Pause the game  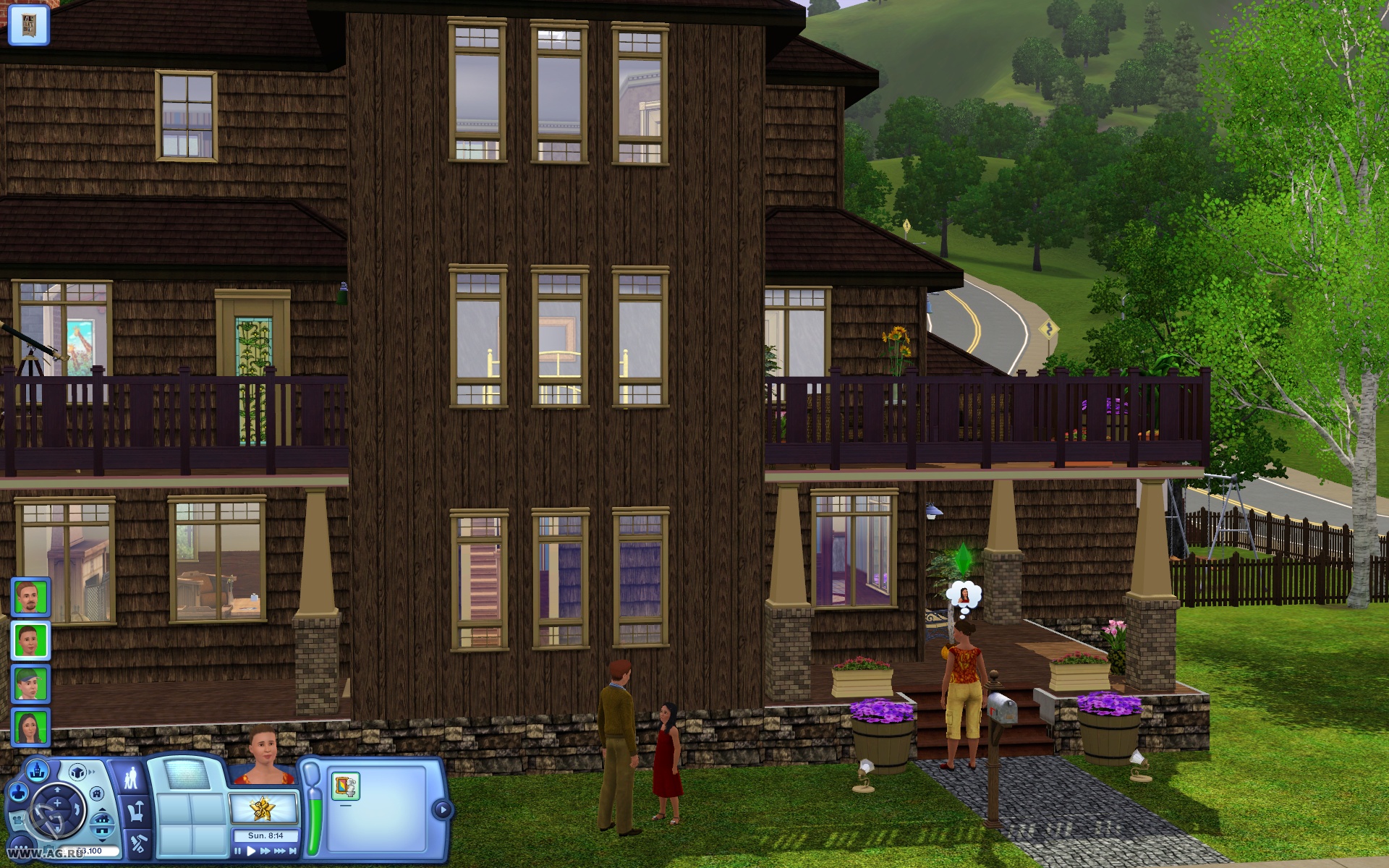(x=238, y=851)
